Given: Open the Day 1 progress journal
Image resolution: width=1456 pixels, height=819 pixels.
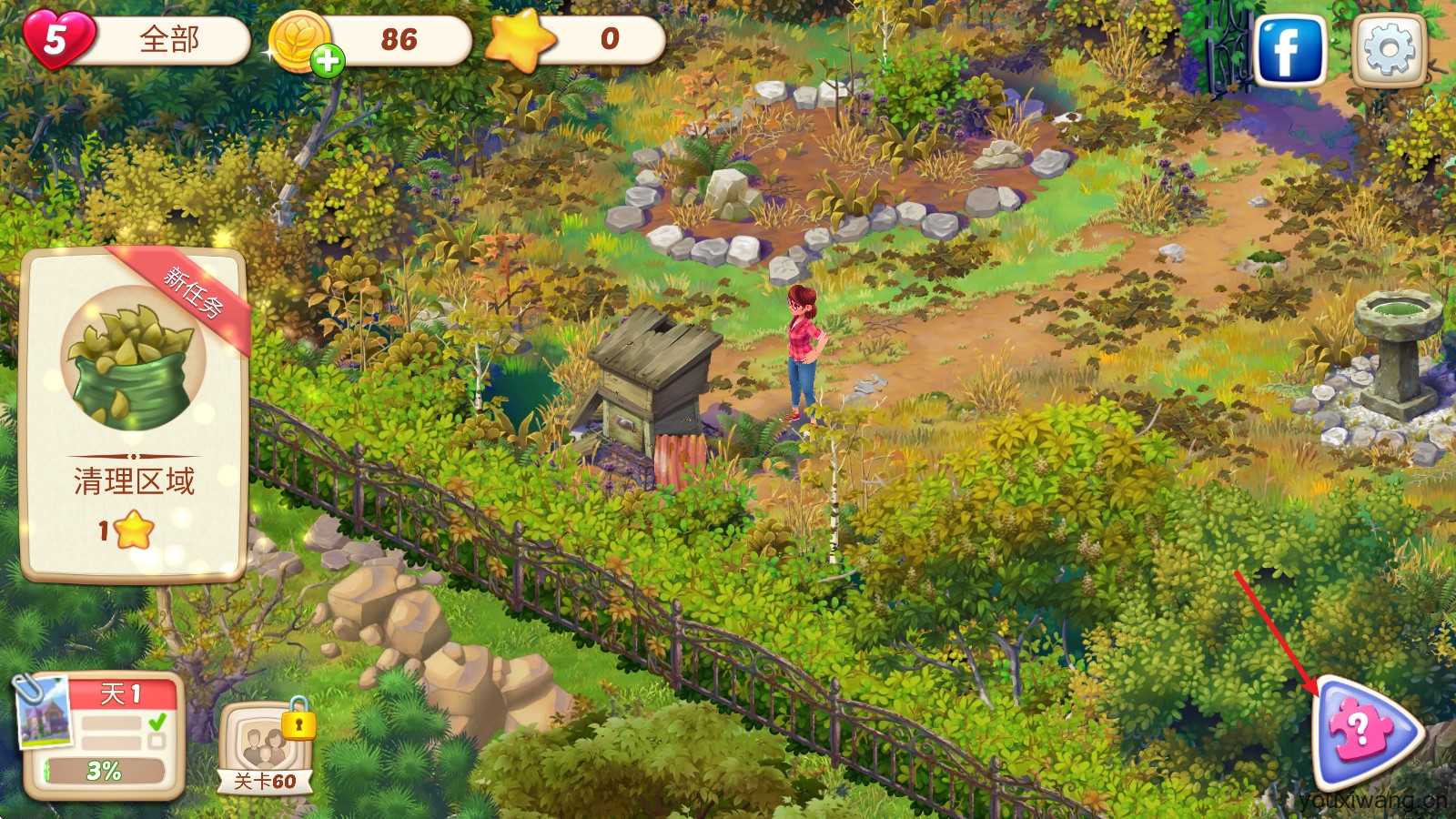Looking at the screenshot, I should (x=102, y=735).
